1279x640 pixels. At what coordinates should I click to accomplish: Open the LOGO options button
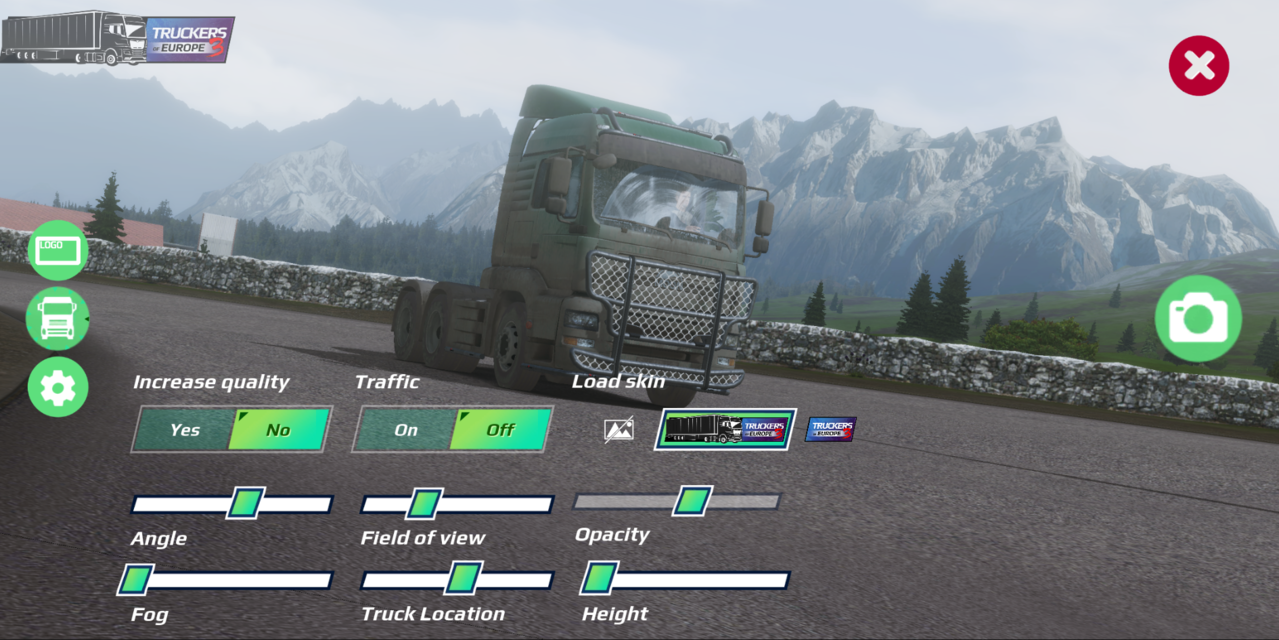(58, 250)
